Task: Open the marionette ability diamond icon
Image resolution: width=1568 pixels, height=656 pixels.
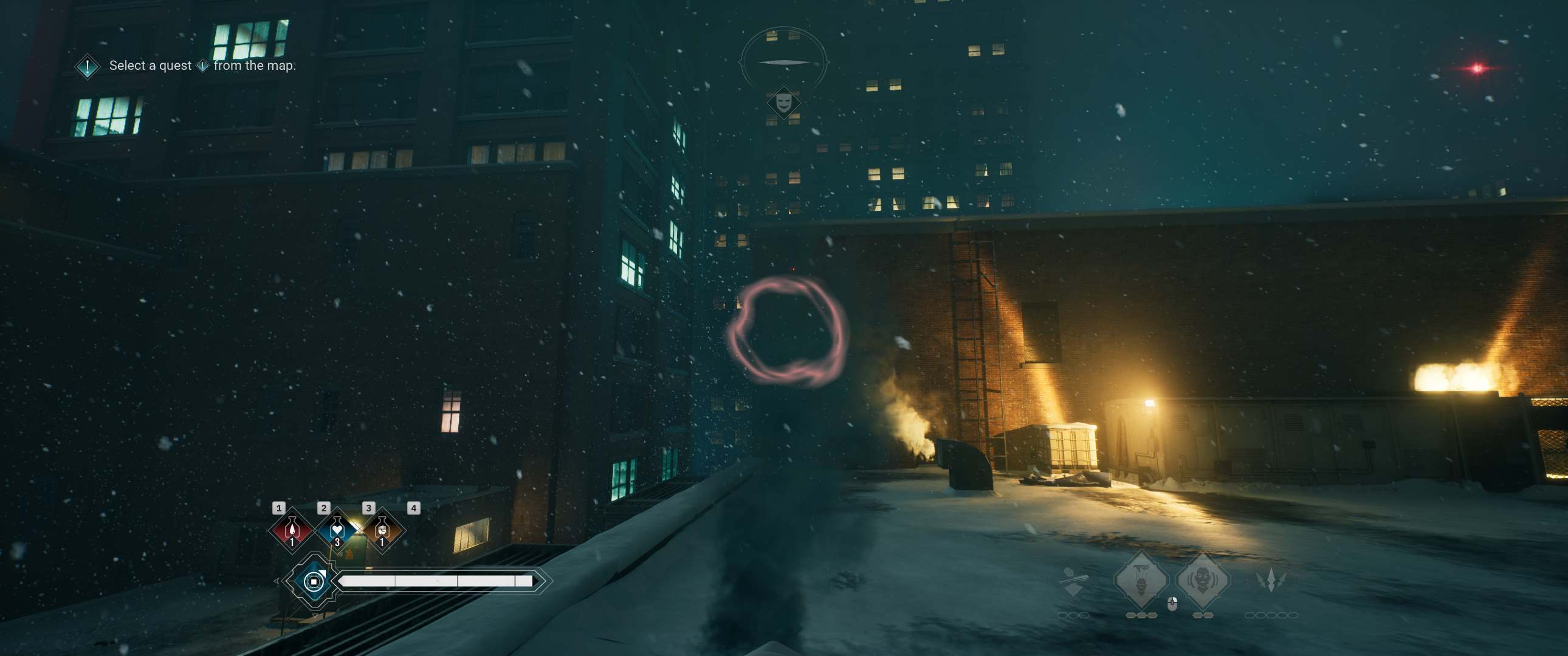Action: click(x=1142, y=579)
